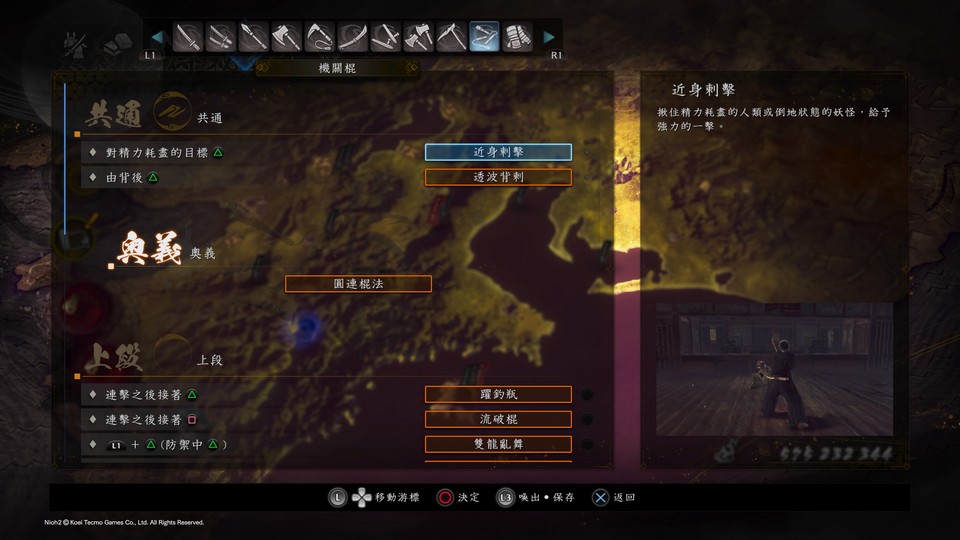Select the tonfa weapon tab
Screen dimensions: 960x540
[x=386, y=38]
